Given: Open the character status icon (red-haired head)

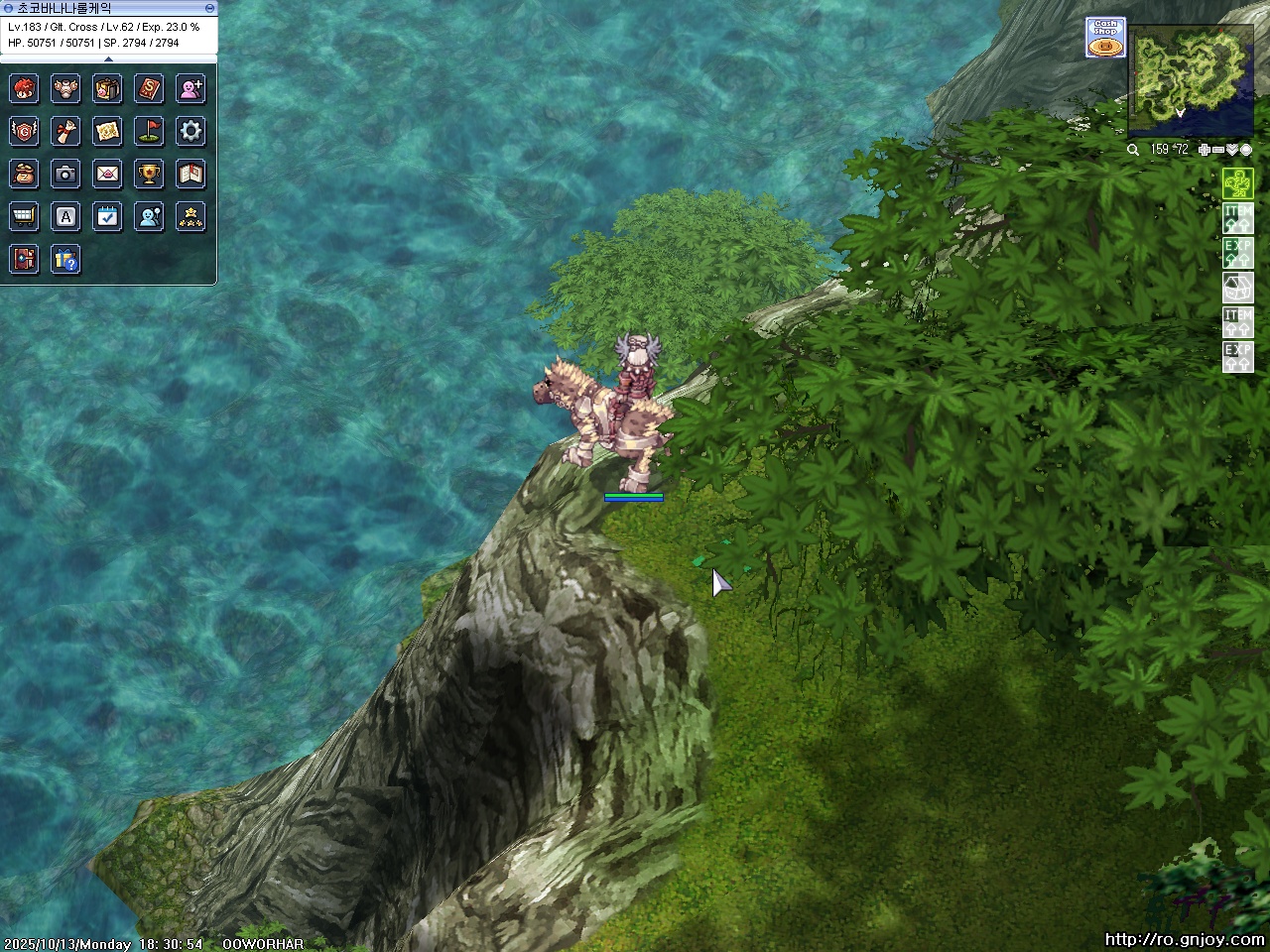Looking at the screenshot, I should coord(24,89).
